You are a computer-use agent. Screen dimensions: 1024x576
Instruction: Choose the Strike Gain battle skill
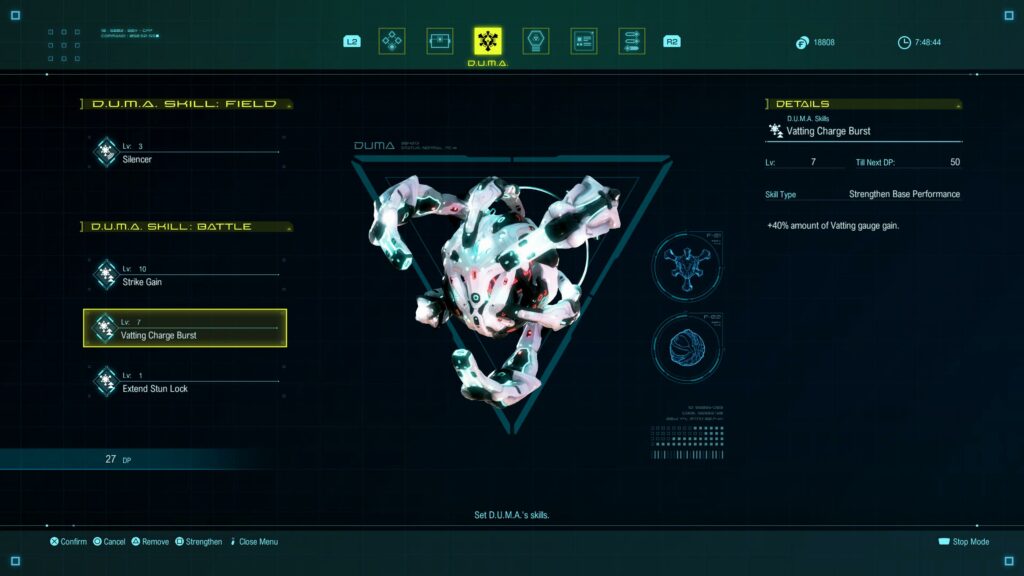[x=184, y=276]
